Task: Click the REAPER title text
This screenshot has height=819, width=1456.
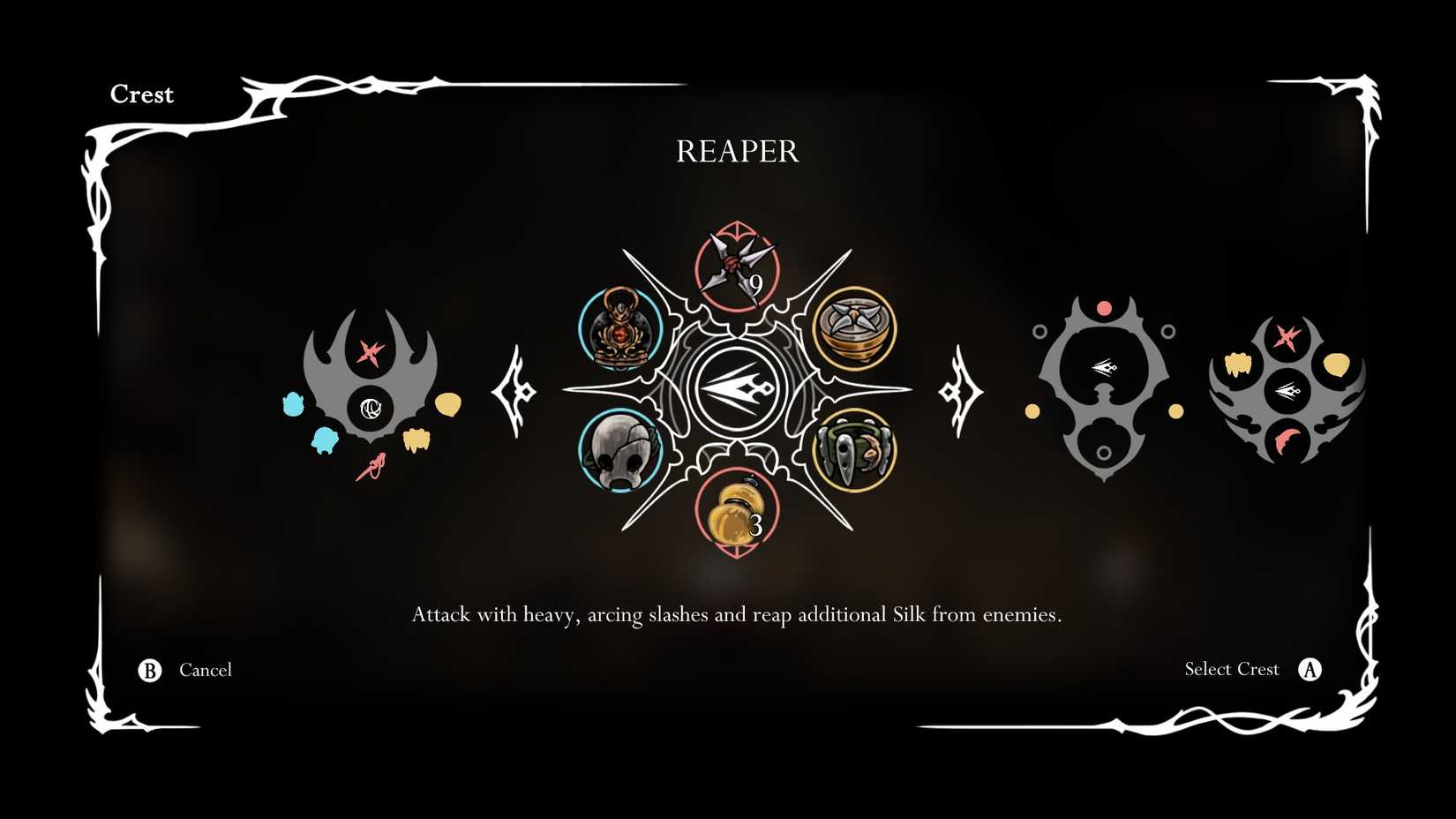Action: tap(738, 152)
